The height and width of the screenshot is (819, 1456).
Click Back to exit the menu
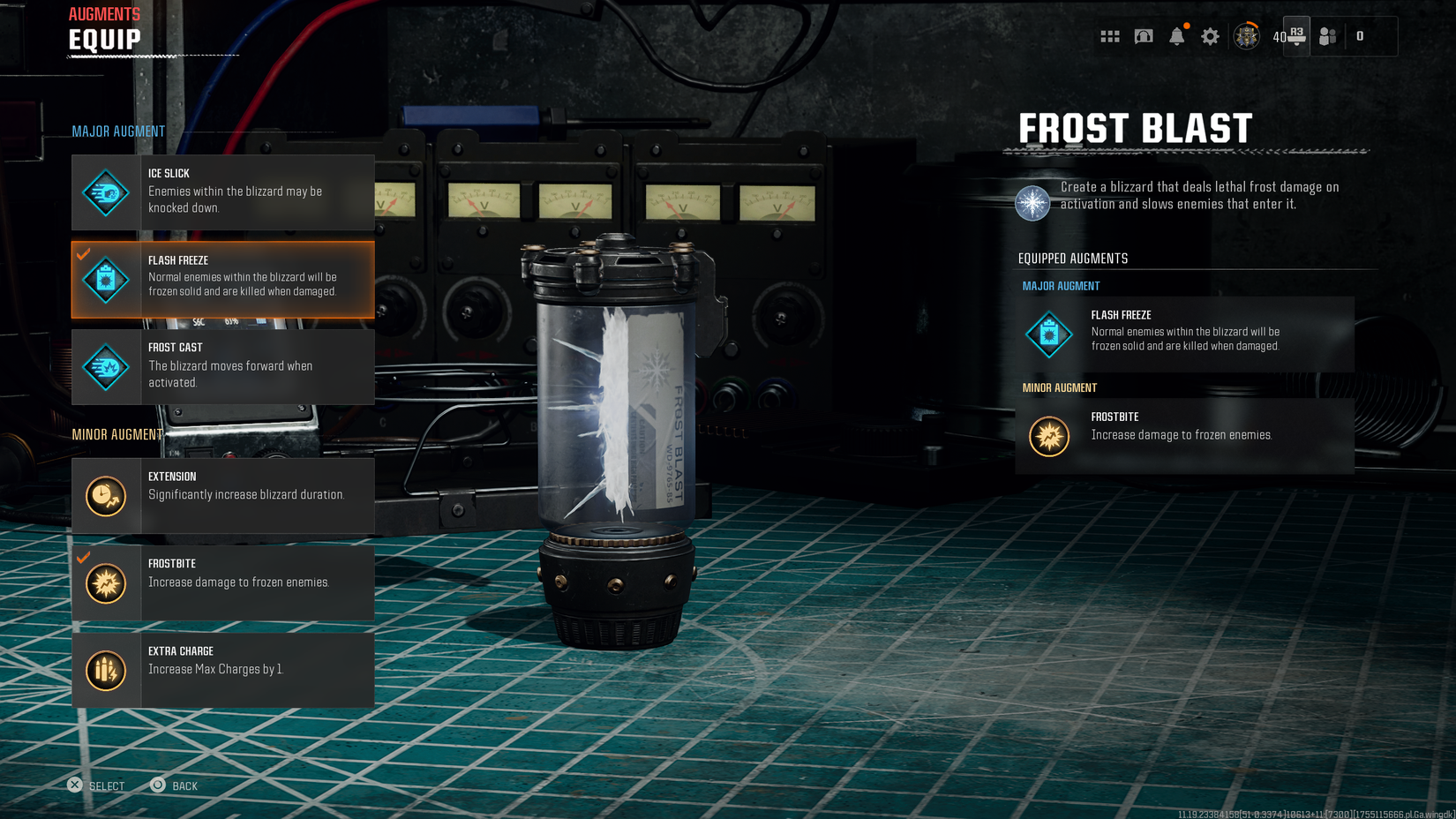(x=174, y=785)
